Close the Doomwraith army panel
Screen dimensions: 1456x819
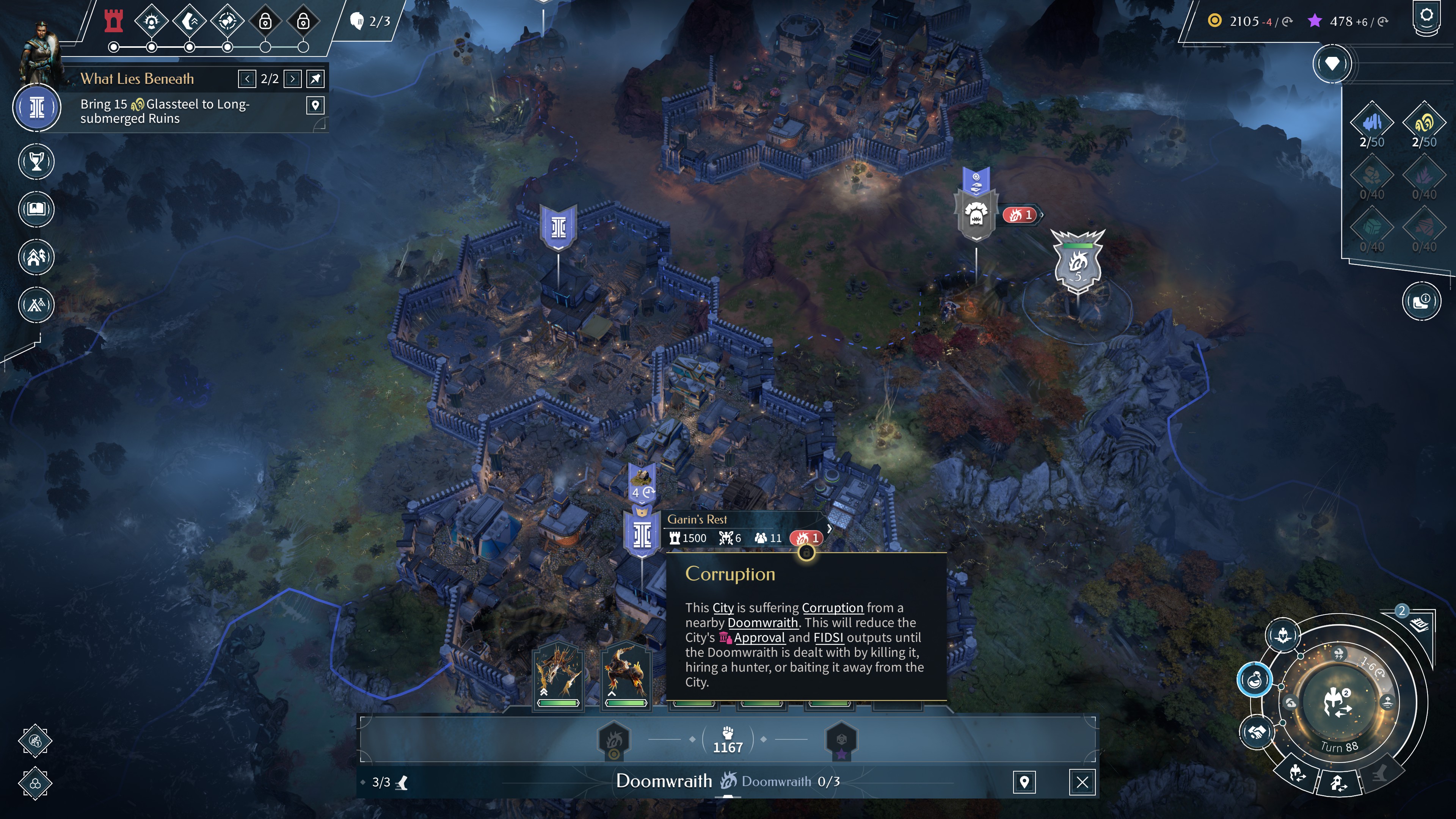[x=1082, y=782]
